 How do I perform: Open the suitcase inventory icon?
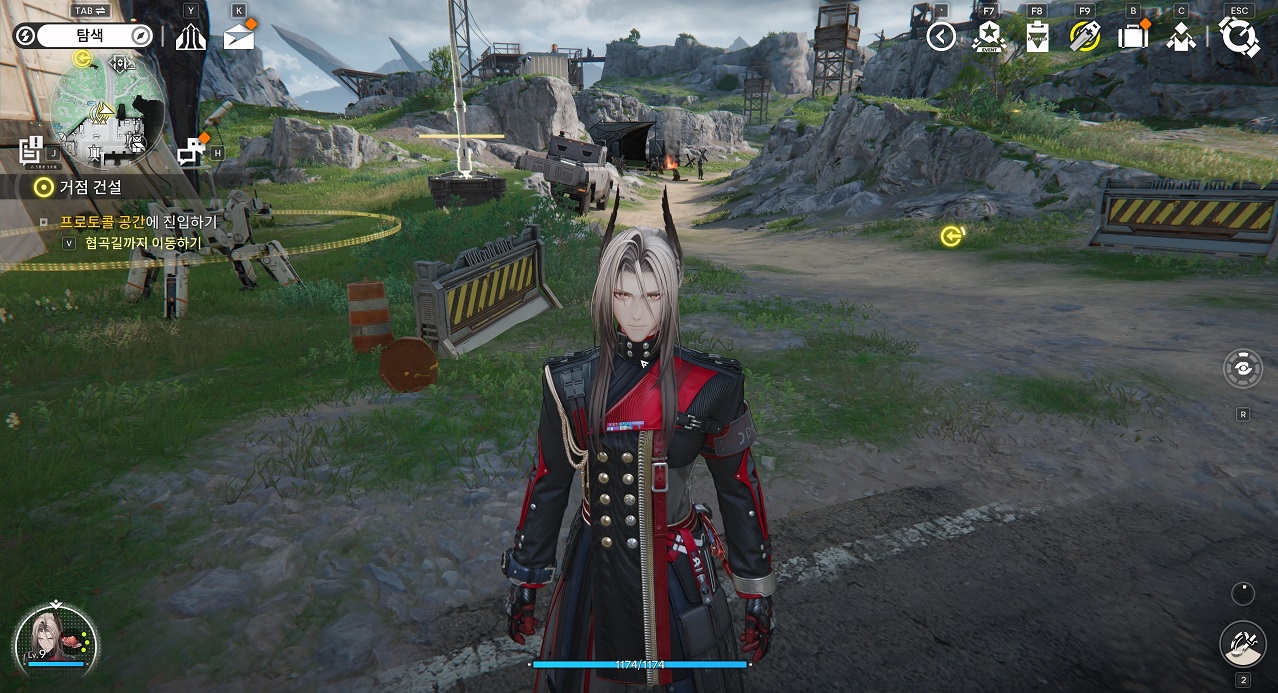1132,37
